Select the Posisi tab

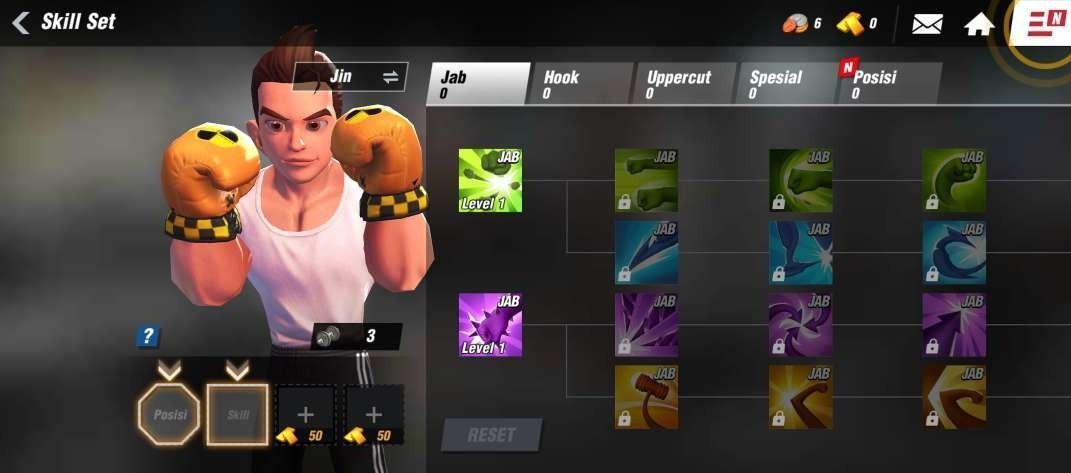pyautogui.click(x=888, y=84)
